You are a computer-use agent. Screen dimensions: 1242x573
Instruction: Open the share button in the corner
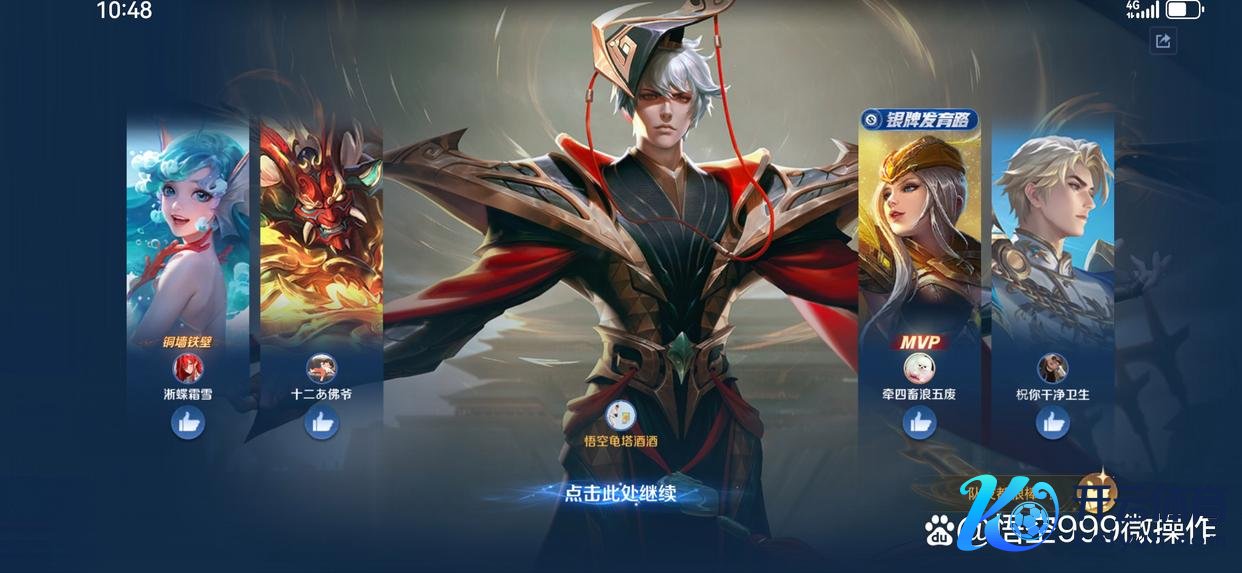coord(1162,41)
